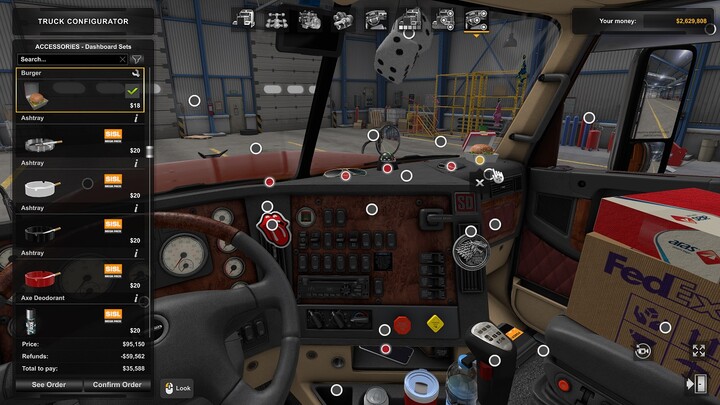Select the transmission category tab
Image resolution: width=720 pixels, height=405 pixels.
point(344,17)
